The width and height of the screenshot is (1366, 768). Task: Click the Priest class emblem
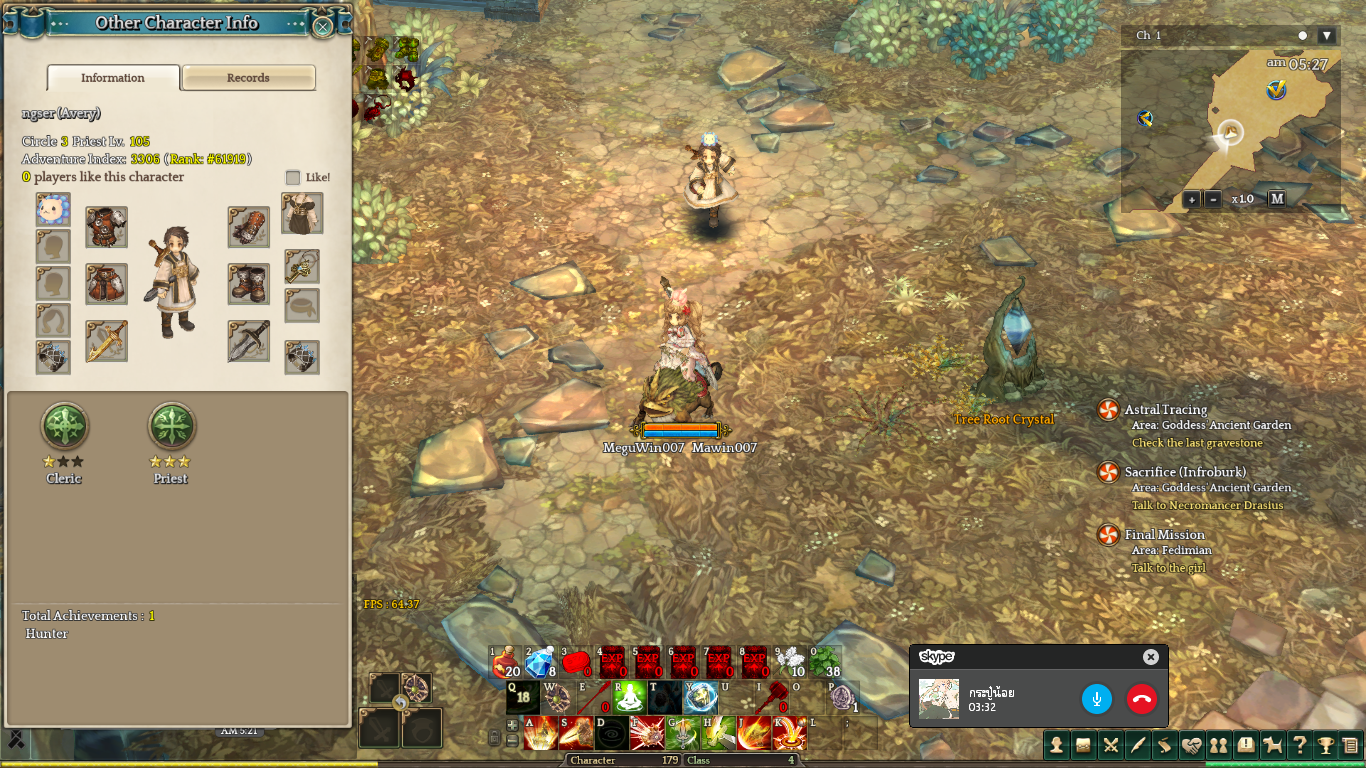pos(171,427)
